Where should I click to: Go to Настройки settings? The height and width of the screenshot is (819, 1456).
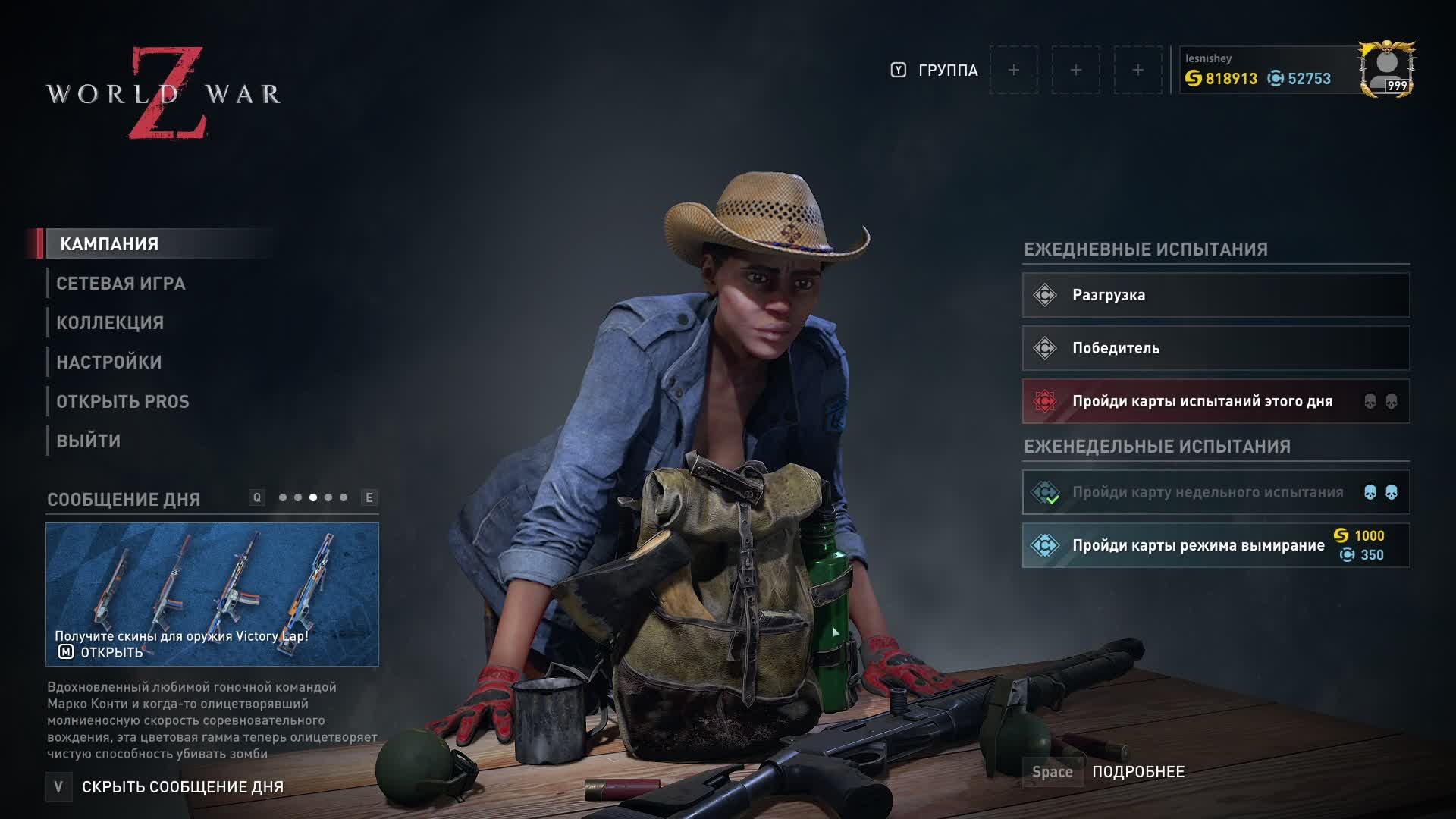(x=109, y=362)
